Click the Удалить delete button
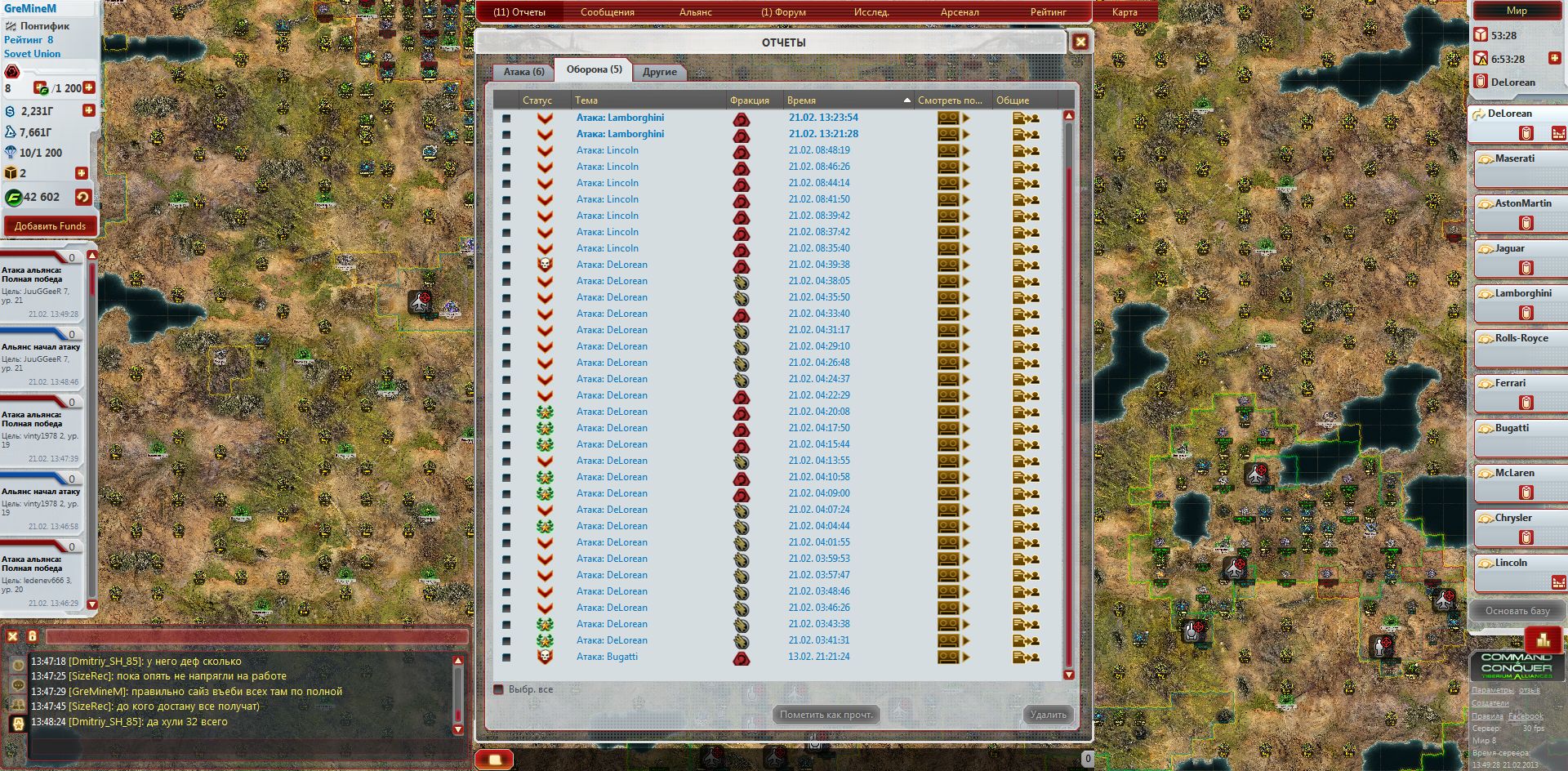 point(1048,715)
